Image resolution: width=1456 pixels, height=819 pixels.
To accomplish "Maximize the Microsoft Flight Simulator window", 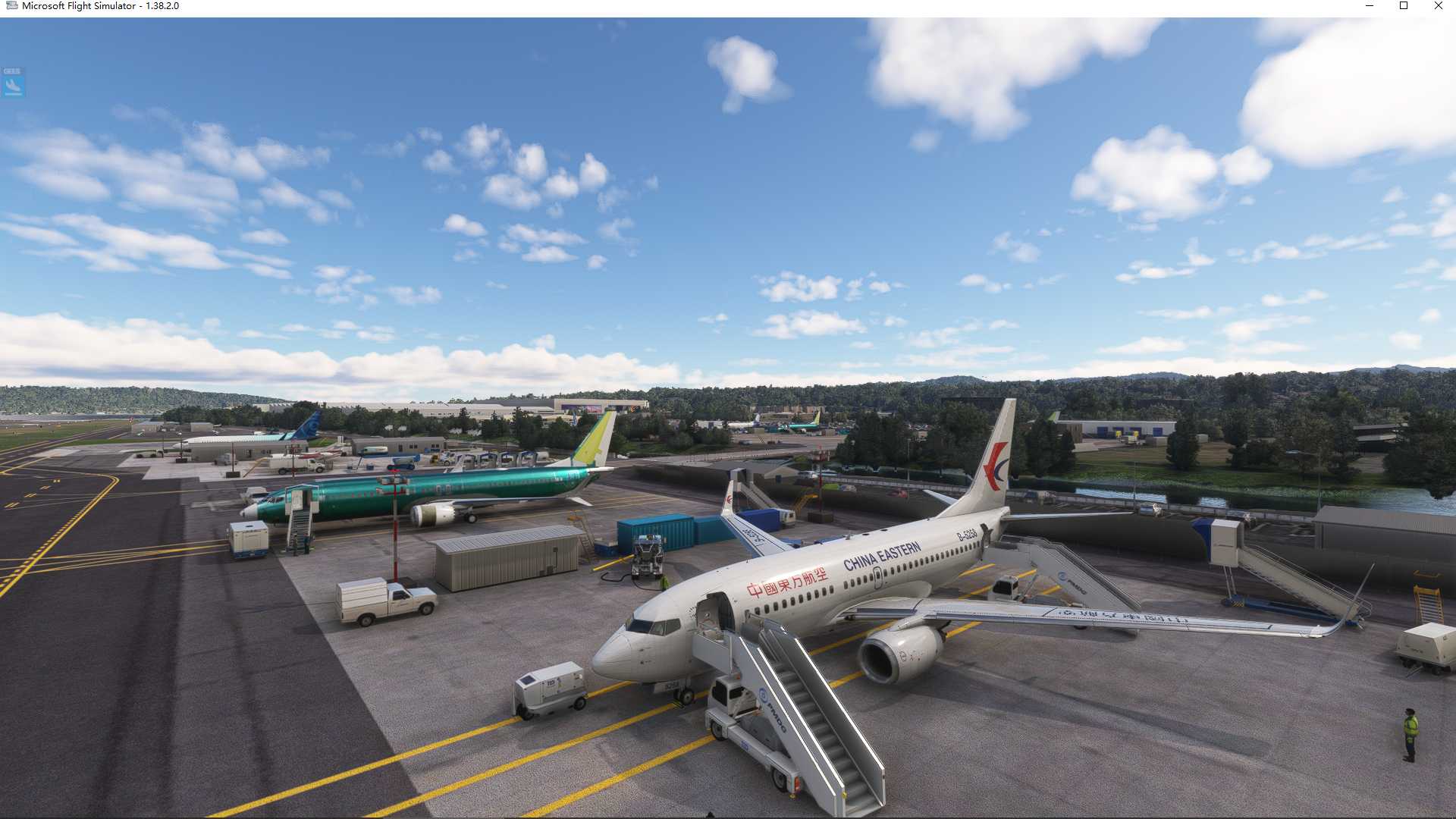I will point(1404,6).
